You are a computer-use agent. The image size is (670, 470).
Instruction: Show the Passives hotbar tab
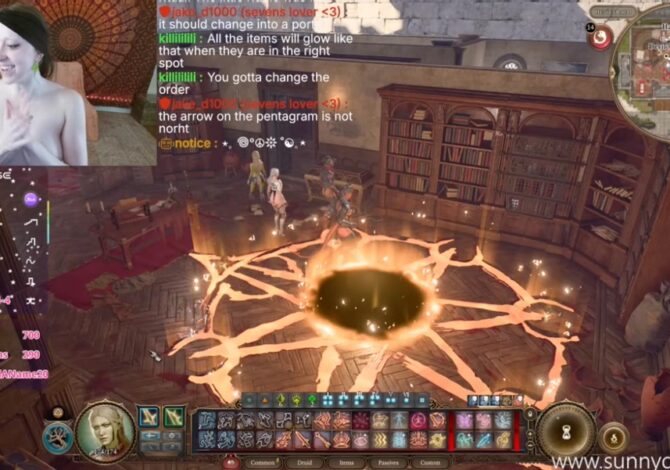(x=388, y=463)
